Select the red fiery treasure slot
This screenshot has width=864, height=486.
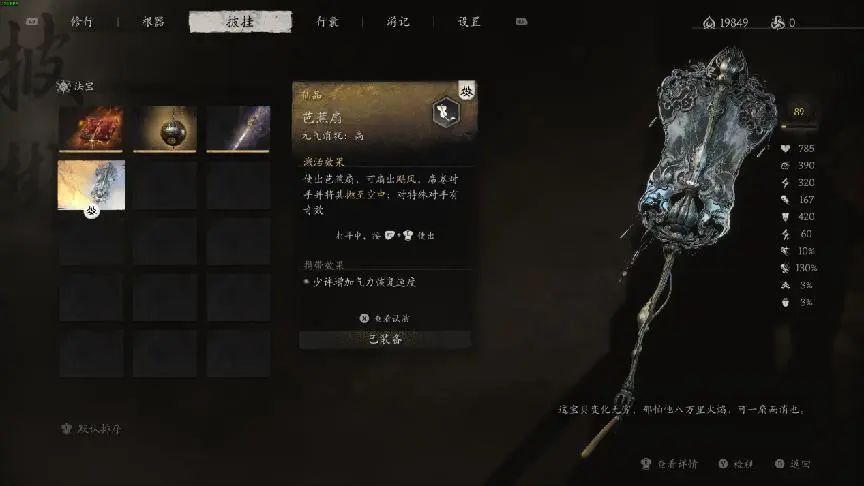(92, 129)
